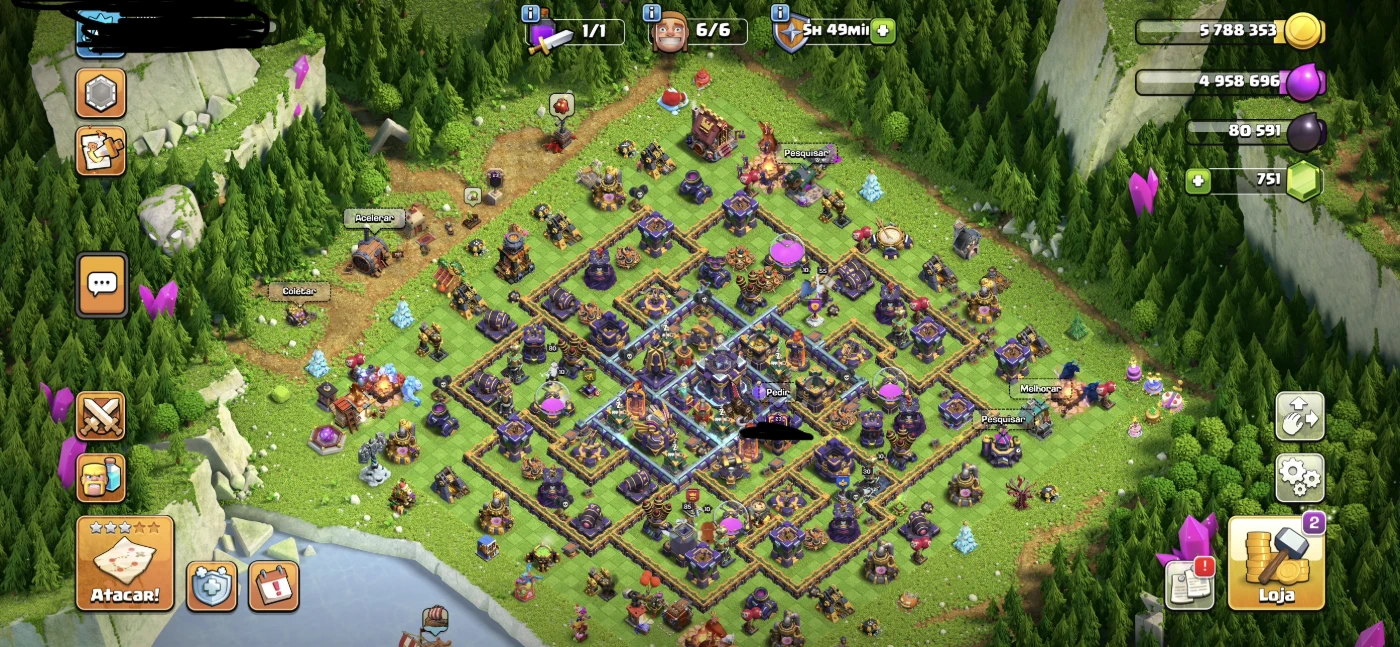
Task: Open the settings gears button
Action: point(1299,478)
